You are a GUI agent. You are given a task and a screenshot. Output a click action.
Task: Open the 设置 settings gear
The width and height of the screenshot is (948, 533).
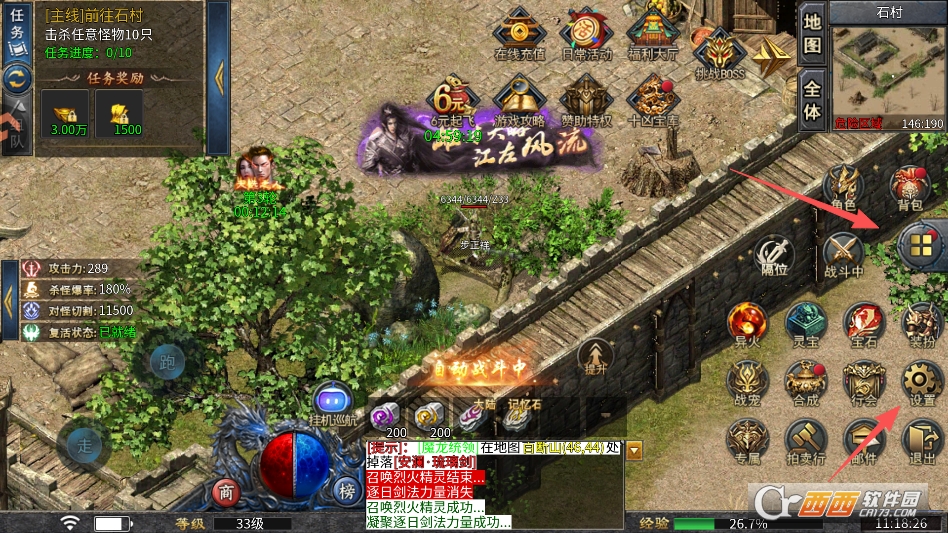pos(921,381)
